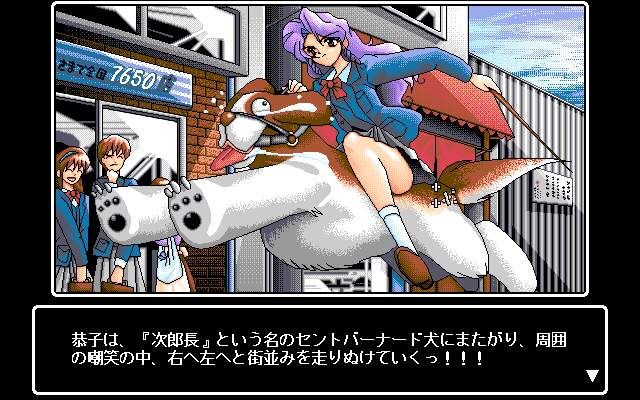Image resolution: width=640 pixels, height=400 pixels.
Task: Click the white continue arrow in dialogue box
Action: coord(592,376)
